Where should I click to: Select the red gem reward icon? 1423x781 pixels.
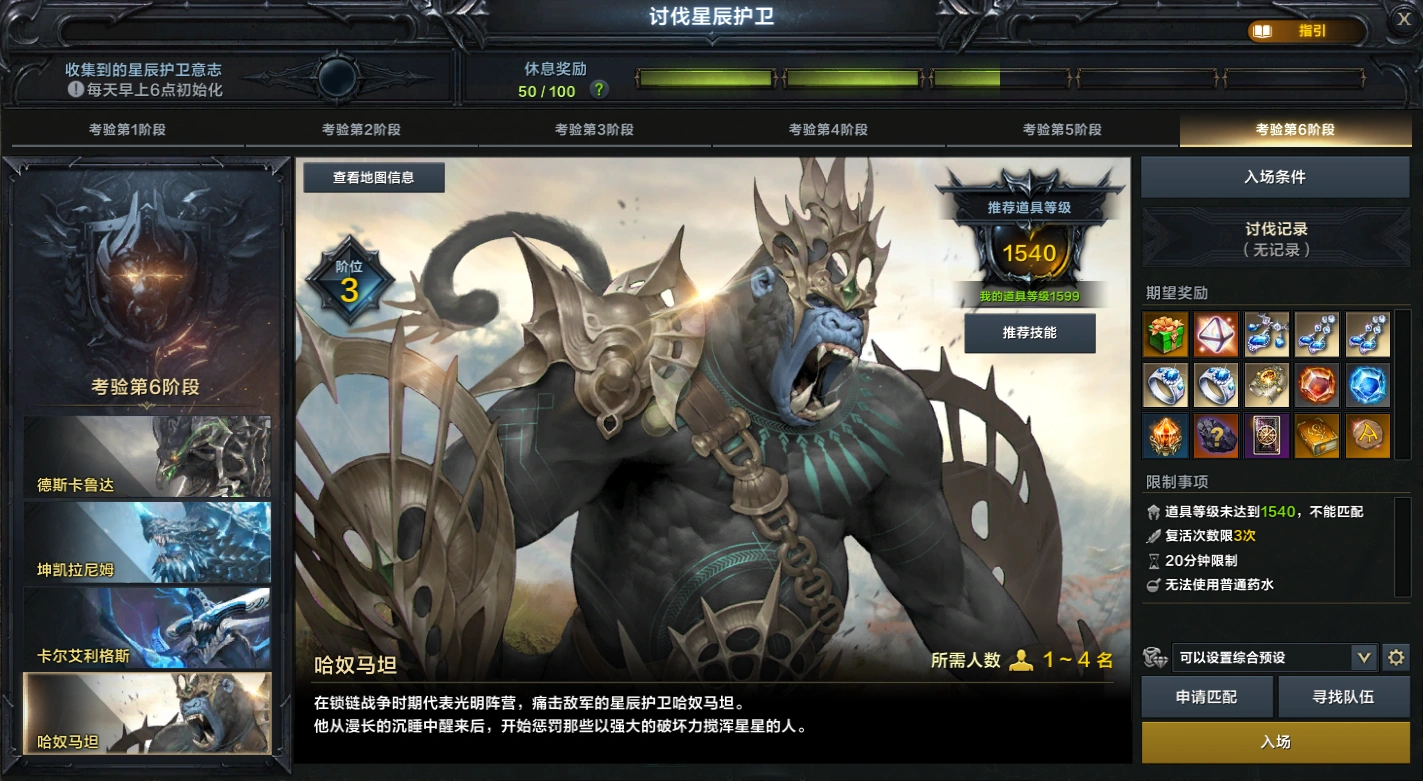(x=1317, y=384)
